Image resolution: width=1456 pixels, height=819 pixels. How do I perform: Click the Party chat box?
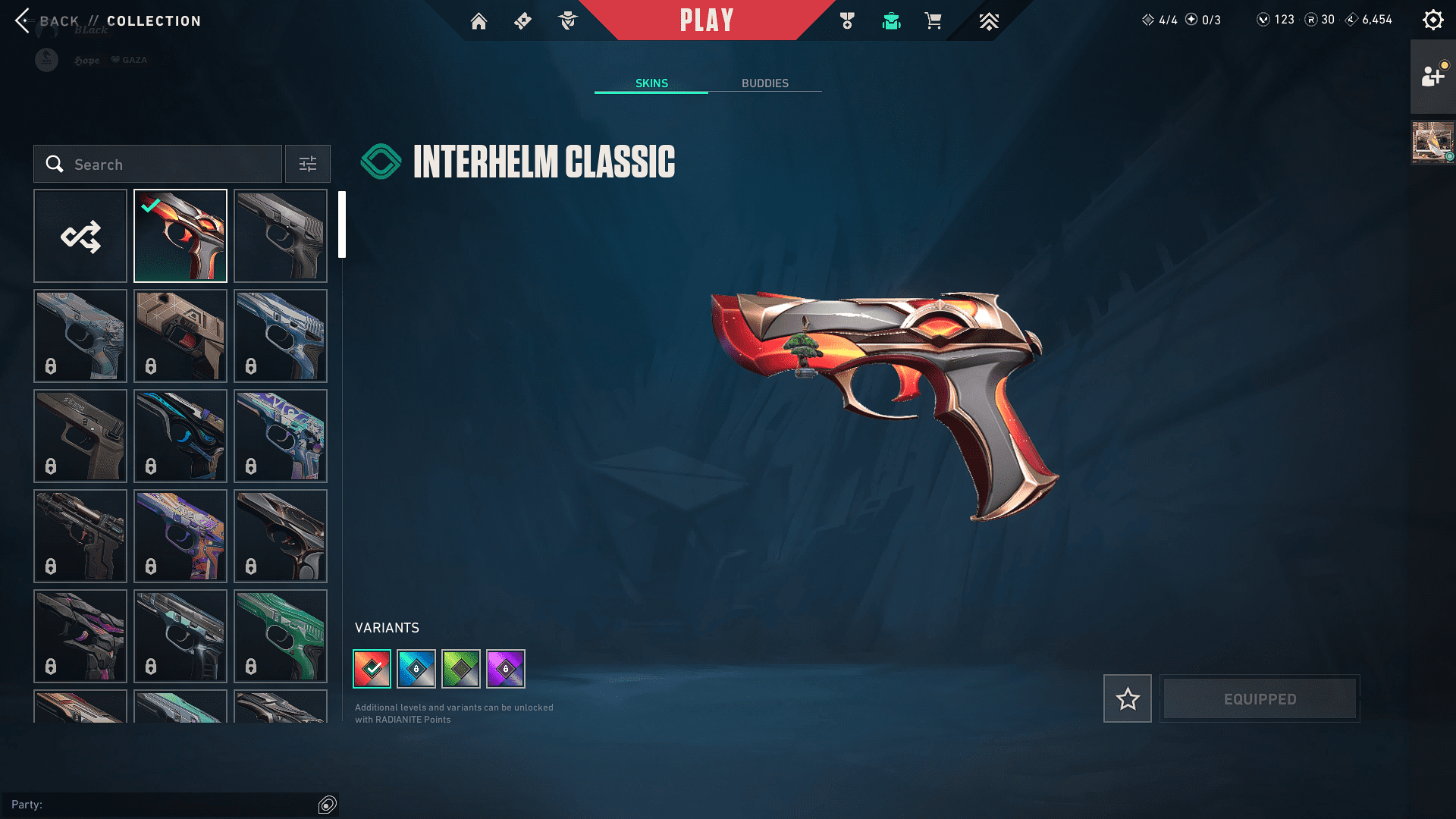tap(163, 805)
